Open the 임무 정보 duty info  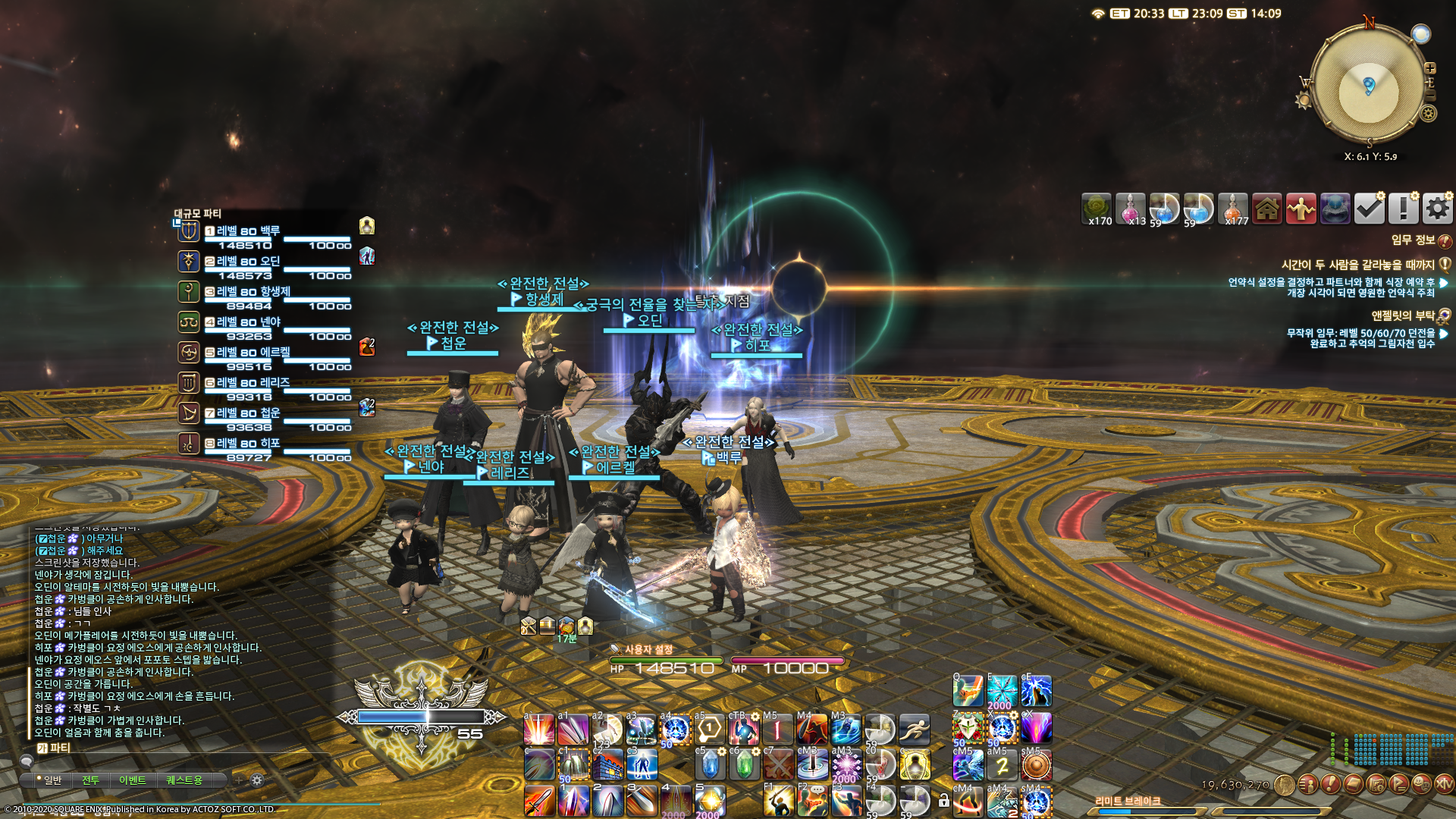point(1414,240)
